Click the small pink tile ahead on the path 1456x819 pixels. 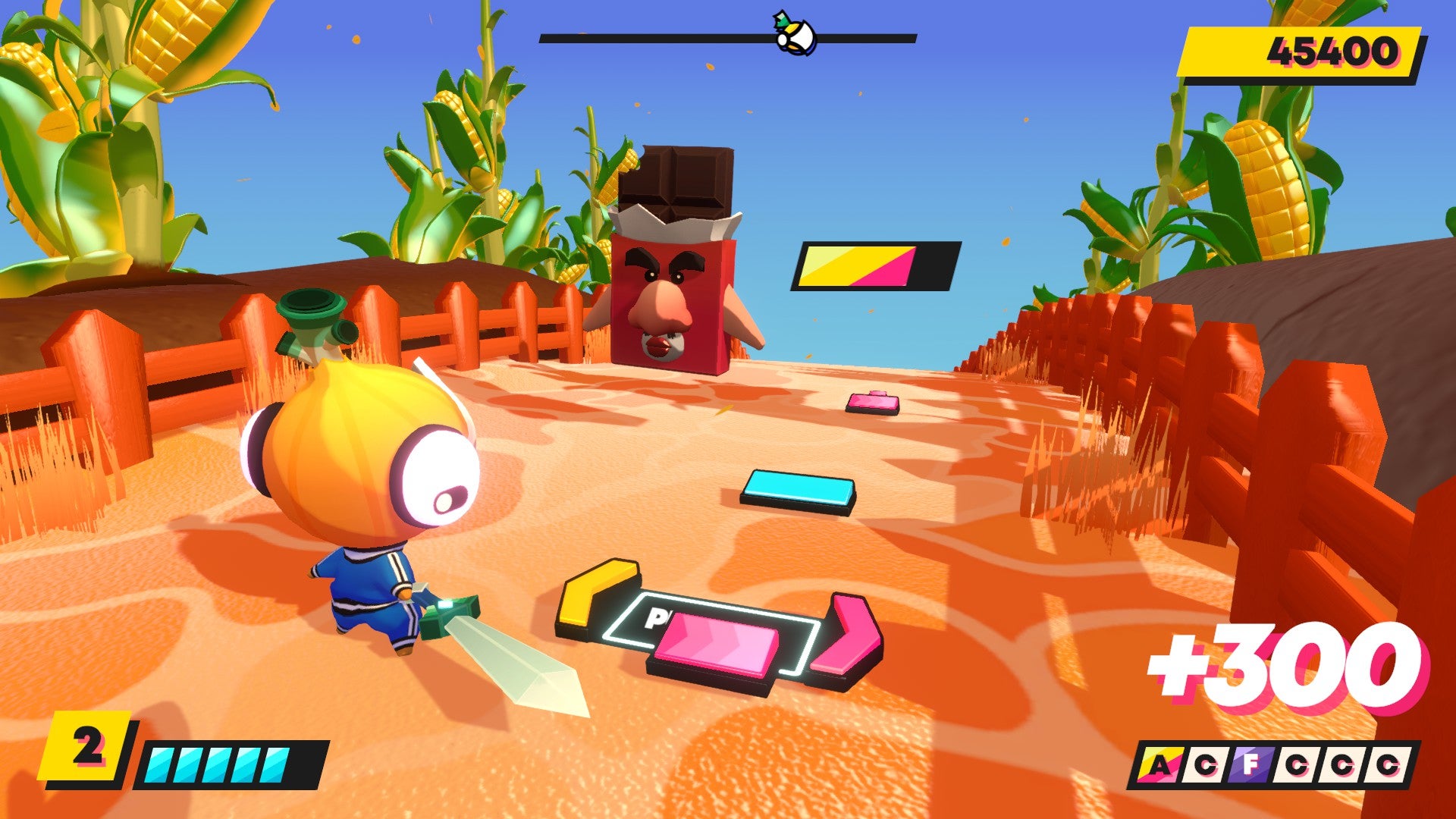coord(871,402)
